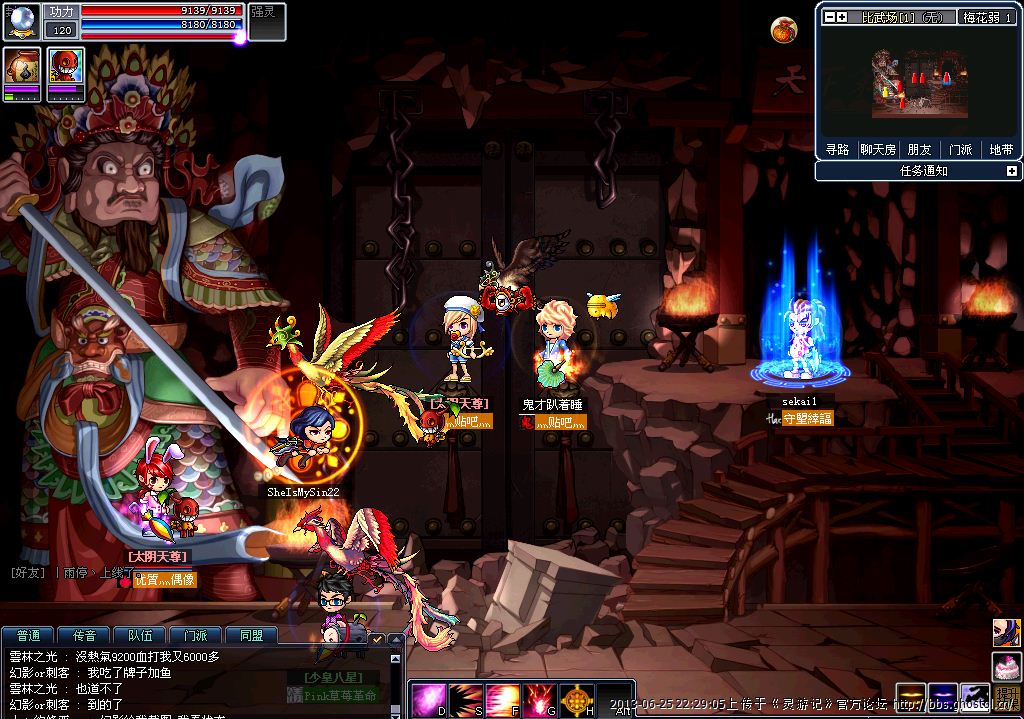Viewport: 1024px width, 719px height.
Task: Click the red lucky bag icon
Action: coord(783,31)
